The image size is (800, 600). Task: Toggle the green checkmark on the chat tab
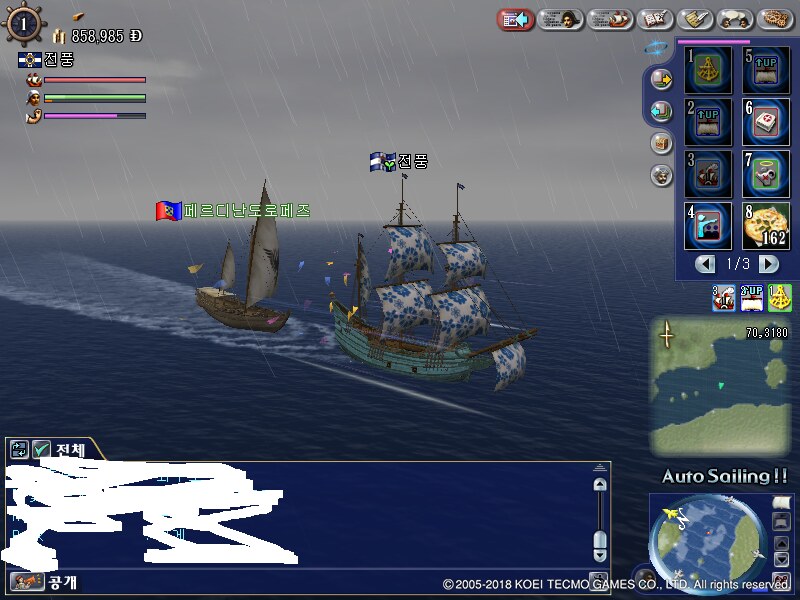42,450
